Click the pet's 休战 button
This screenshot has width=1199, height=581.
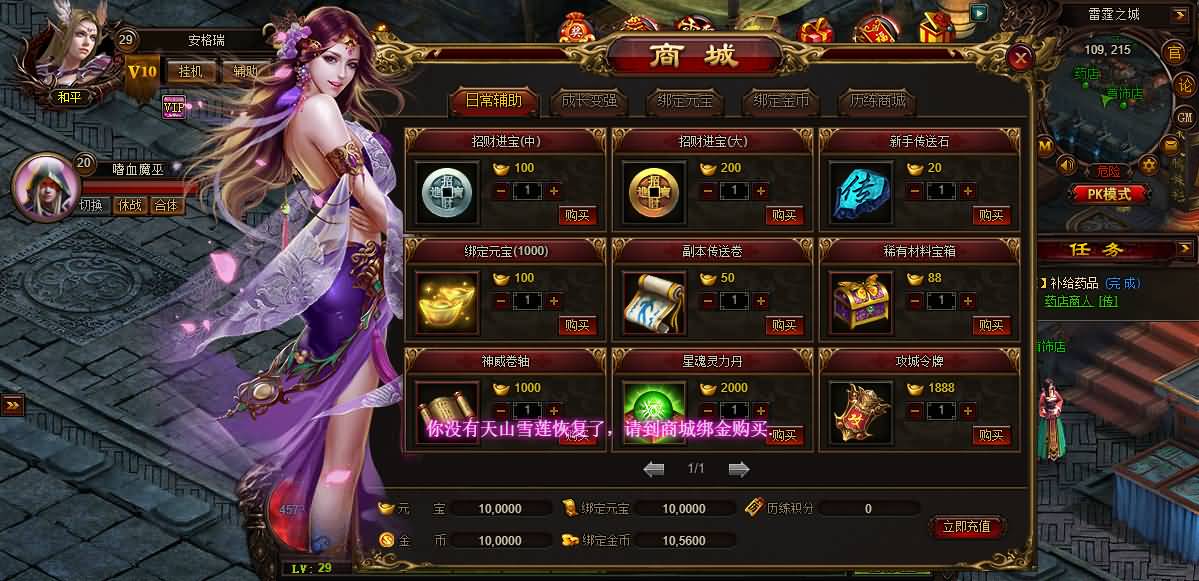coord(129,206)
